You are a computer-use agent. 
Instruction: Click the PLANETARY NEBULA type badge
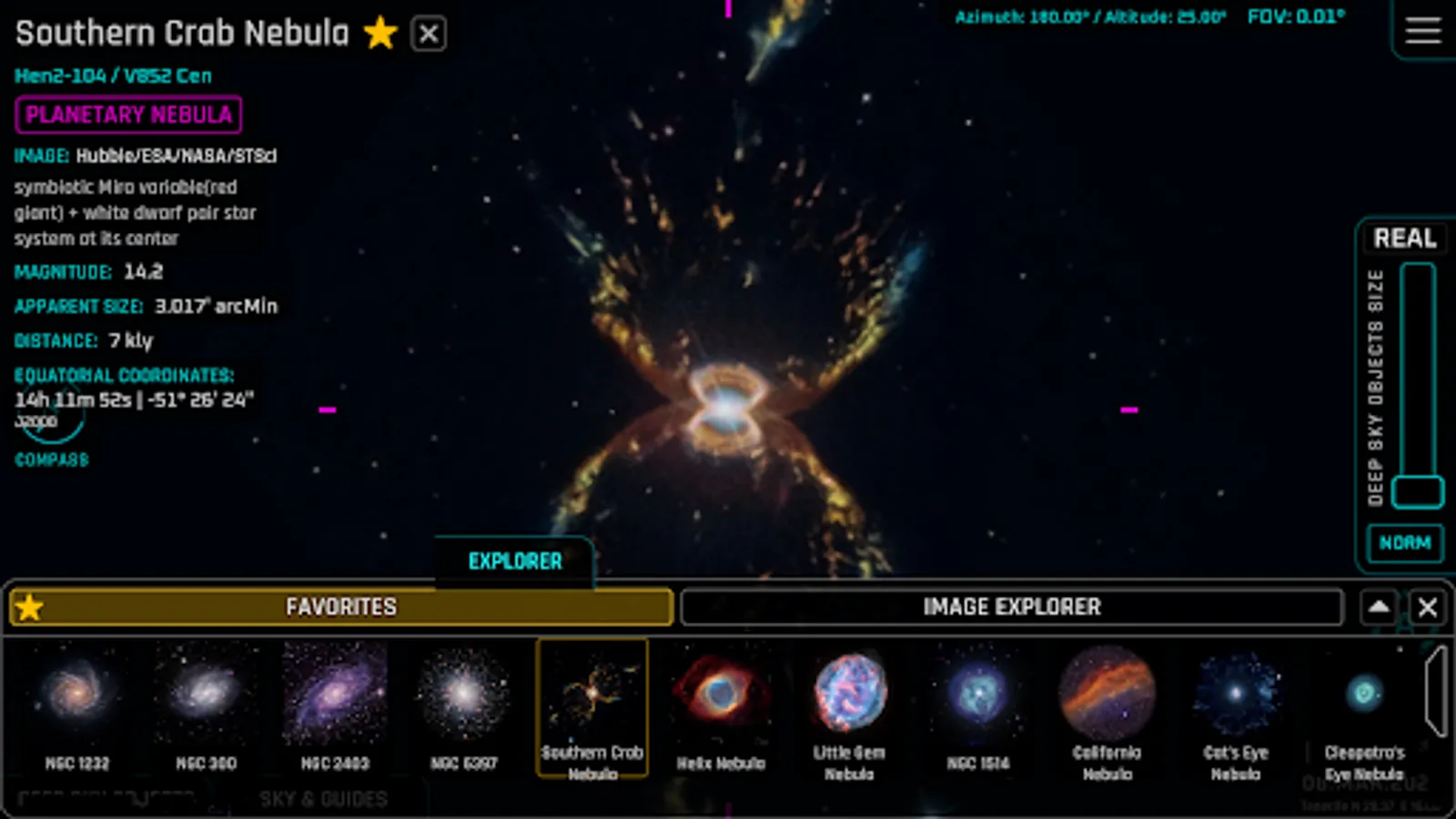128,115
